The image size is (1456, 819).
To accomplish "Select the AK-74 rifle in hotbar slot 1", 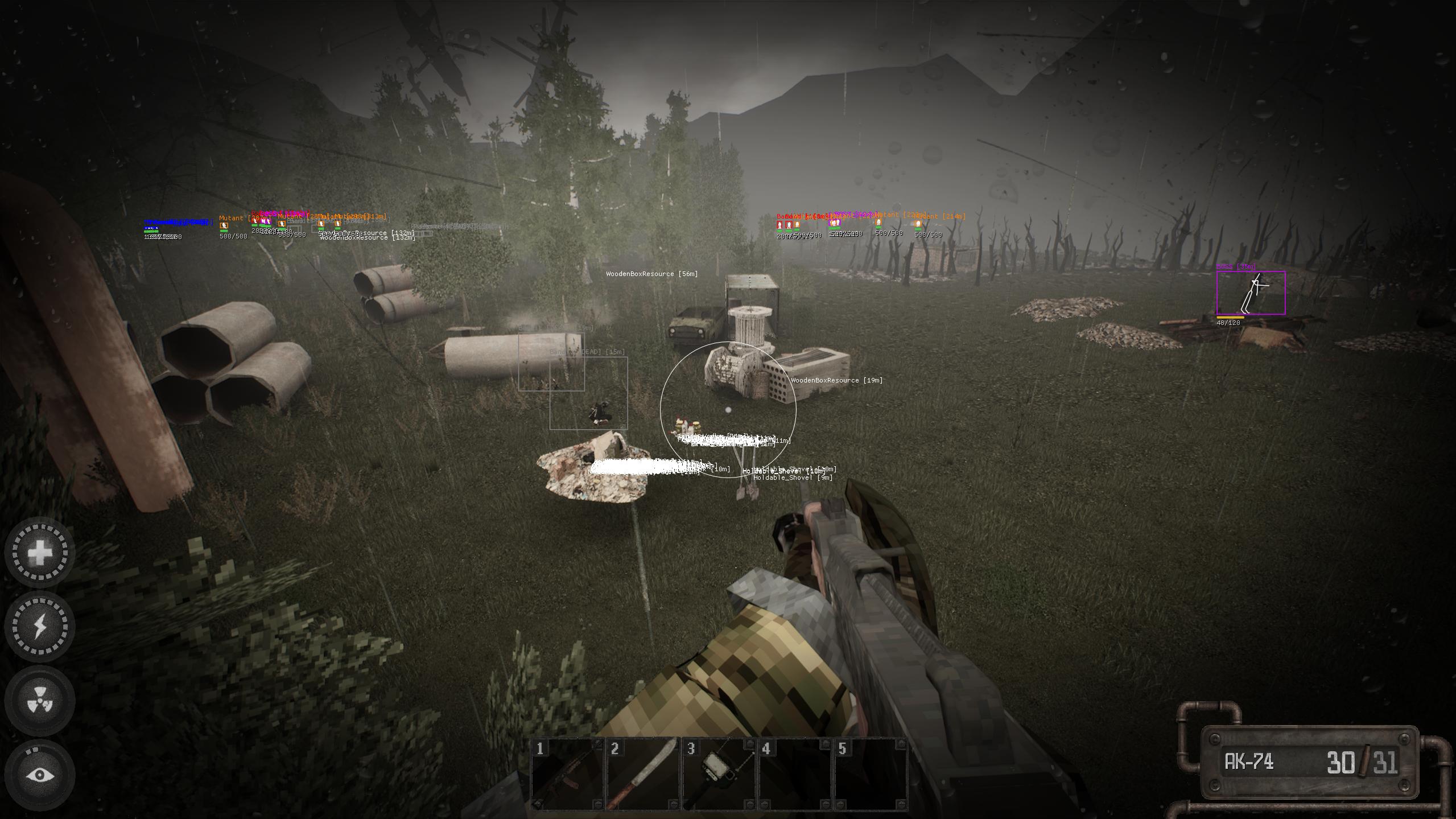I will tap(567, 774).
